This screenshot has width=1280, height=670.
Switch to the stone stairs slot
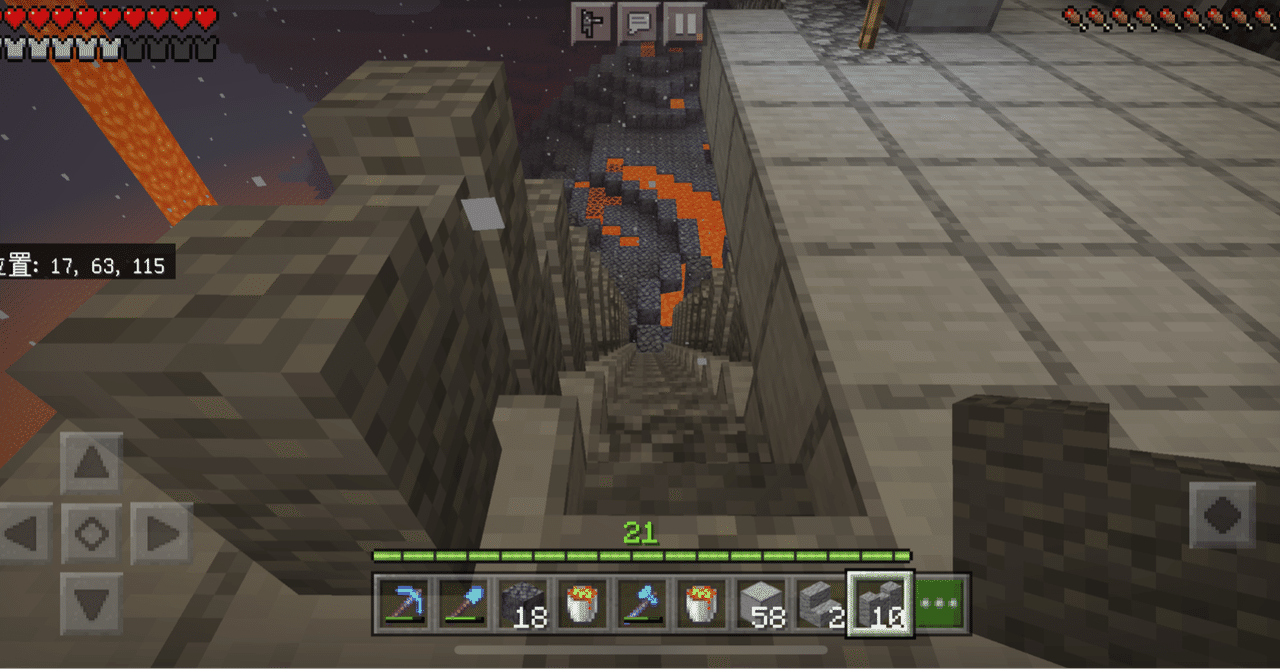pyautogui.click(x=819, y=604)
